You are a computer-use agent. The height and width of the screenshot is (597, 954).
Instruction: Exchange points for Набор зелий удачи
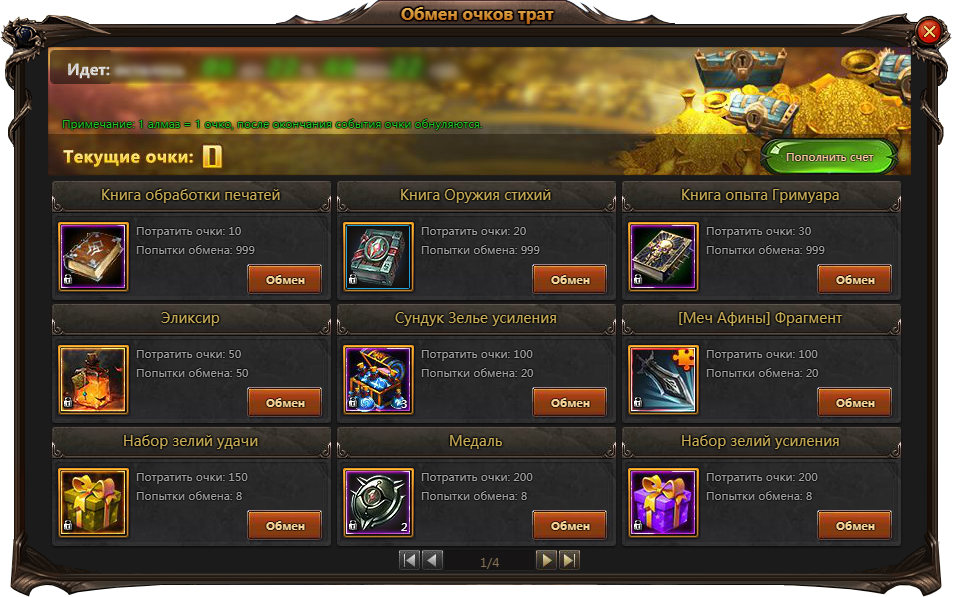(284, 526)
